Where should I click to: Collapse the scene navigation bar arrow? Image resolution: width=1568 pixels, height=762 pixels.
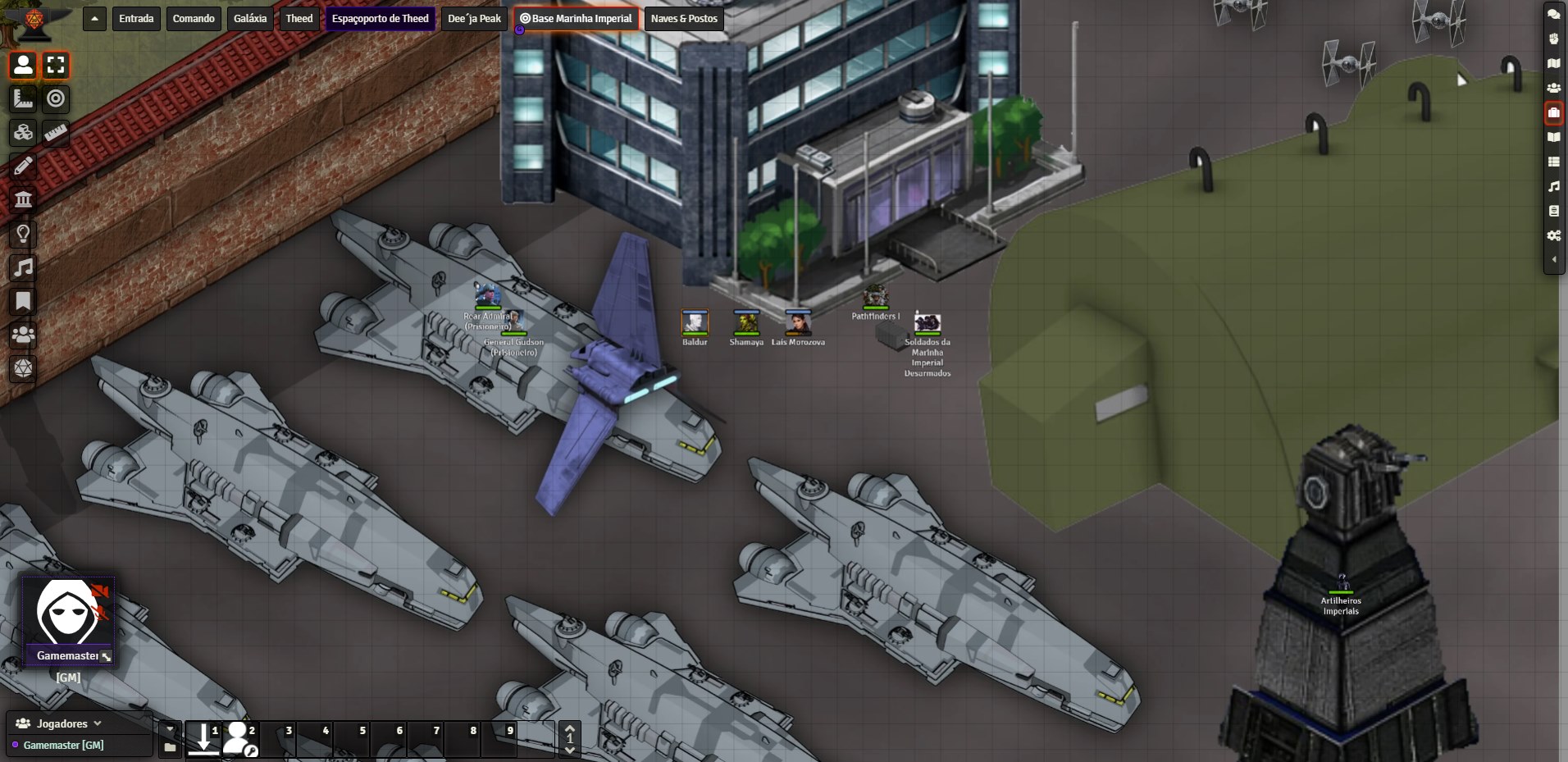94,18
